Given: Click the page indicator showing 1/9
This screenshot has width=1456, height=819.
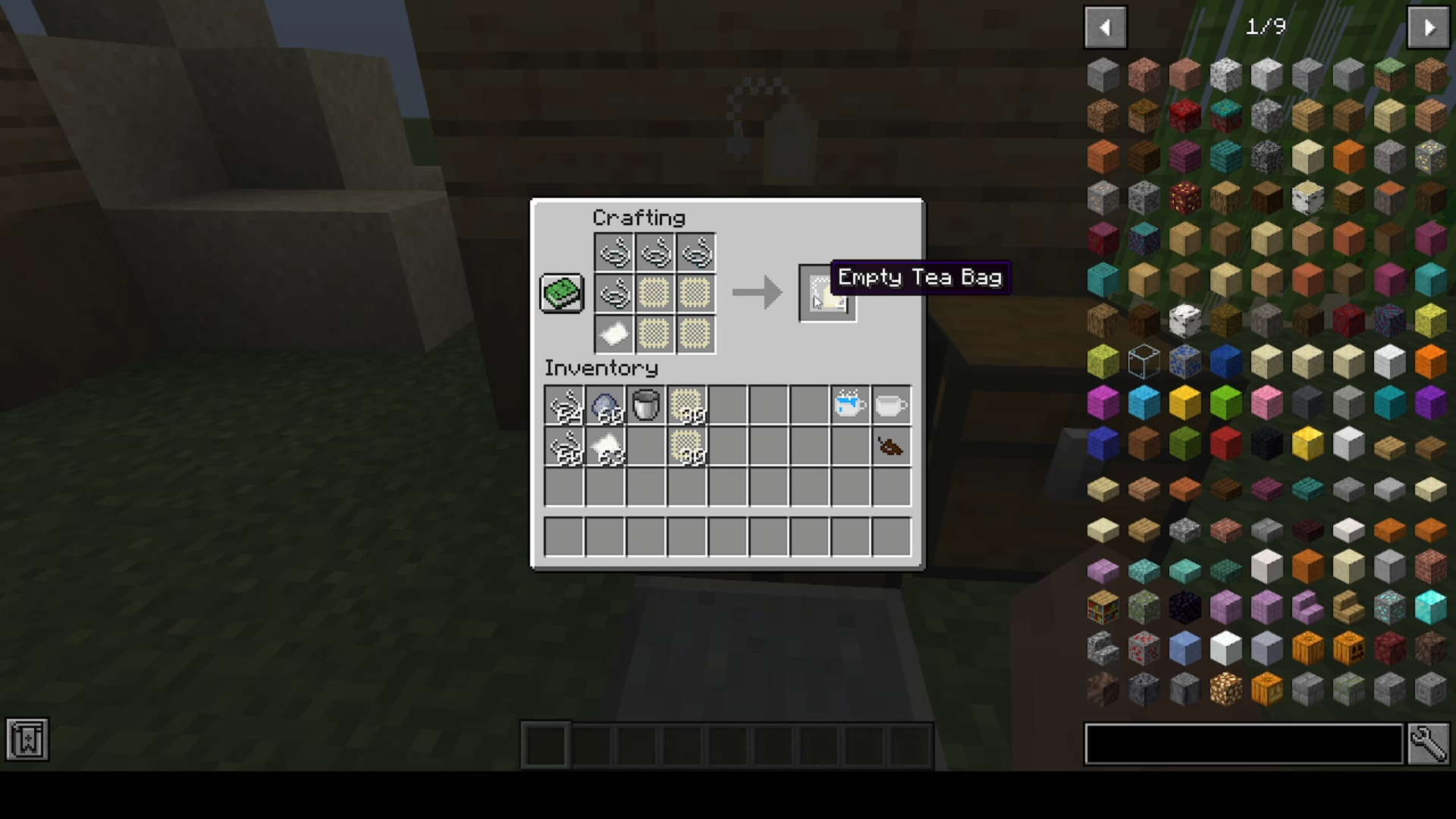Looking at the screenshot, I should tap(1265, 27).
